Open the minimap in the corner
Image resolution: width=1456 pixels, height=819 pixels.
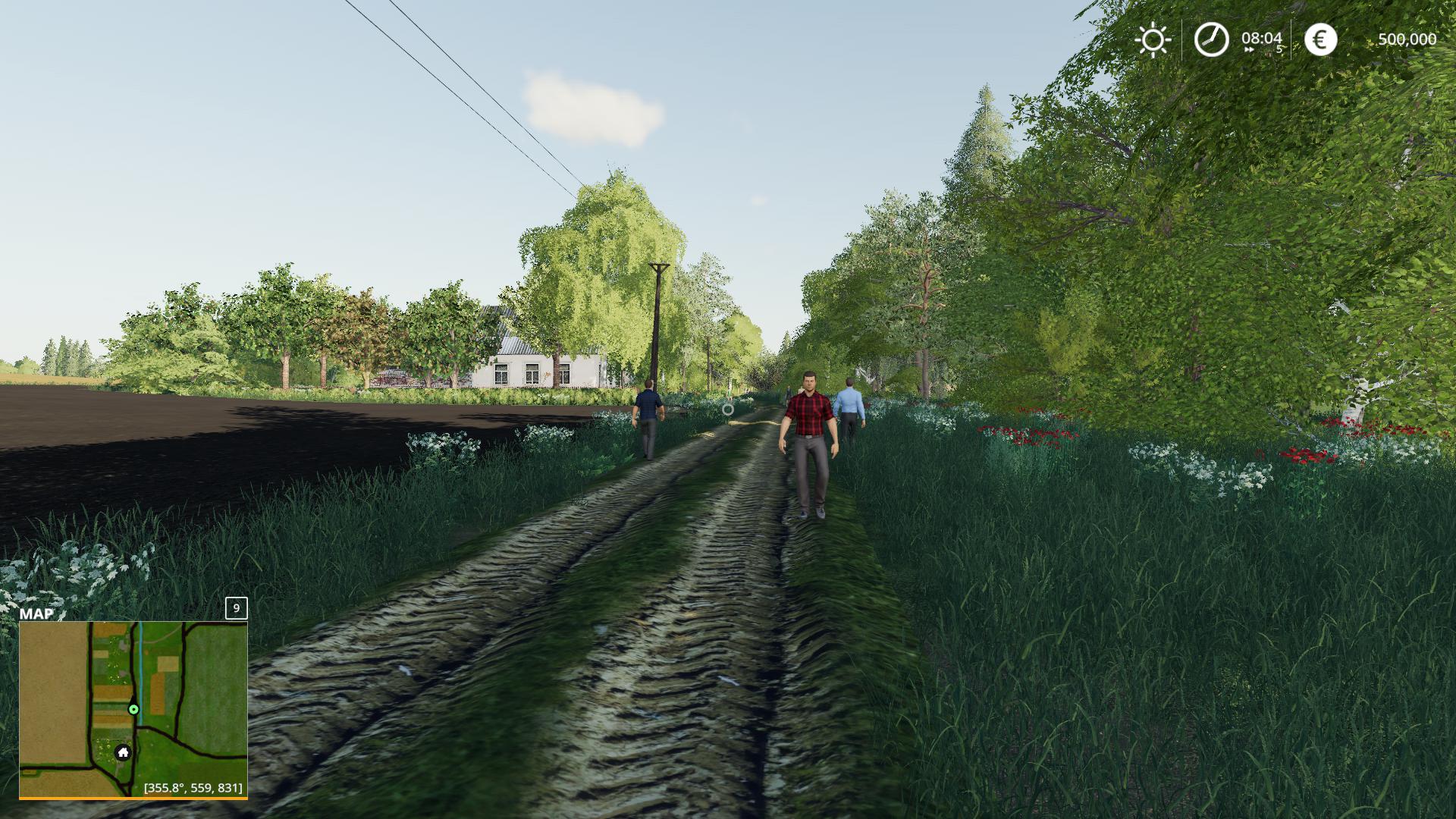pyautogui.click(x=133, y=708)
